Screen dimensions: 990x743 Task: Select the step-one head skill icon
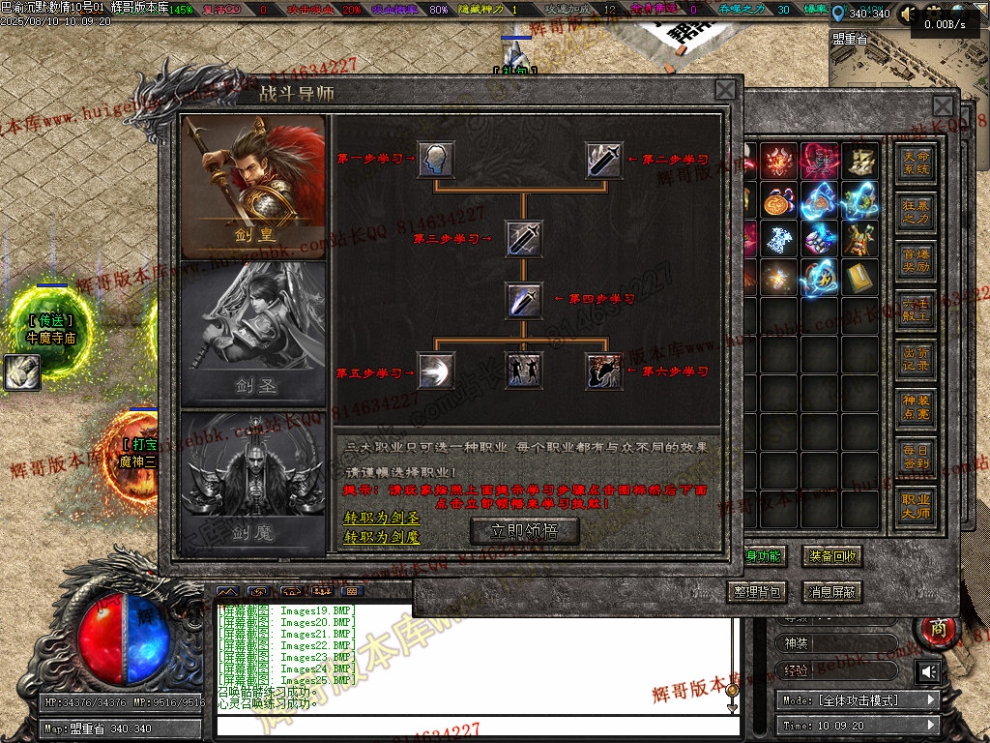(x=435, y=159)
